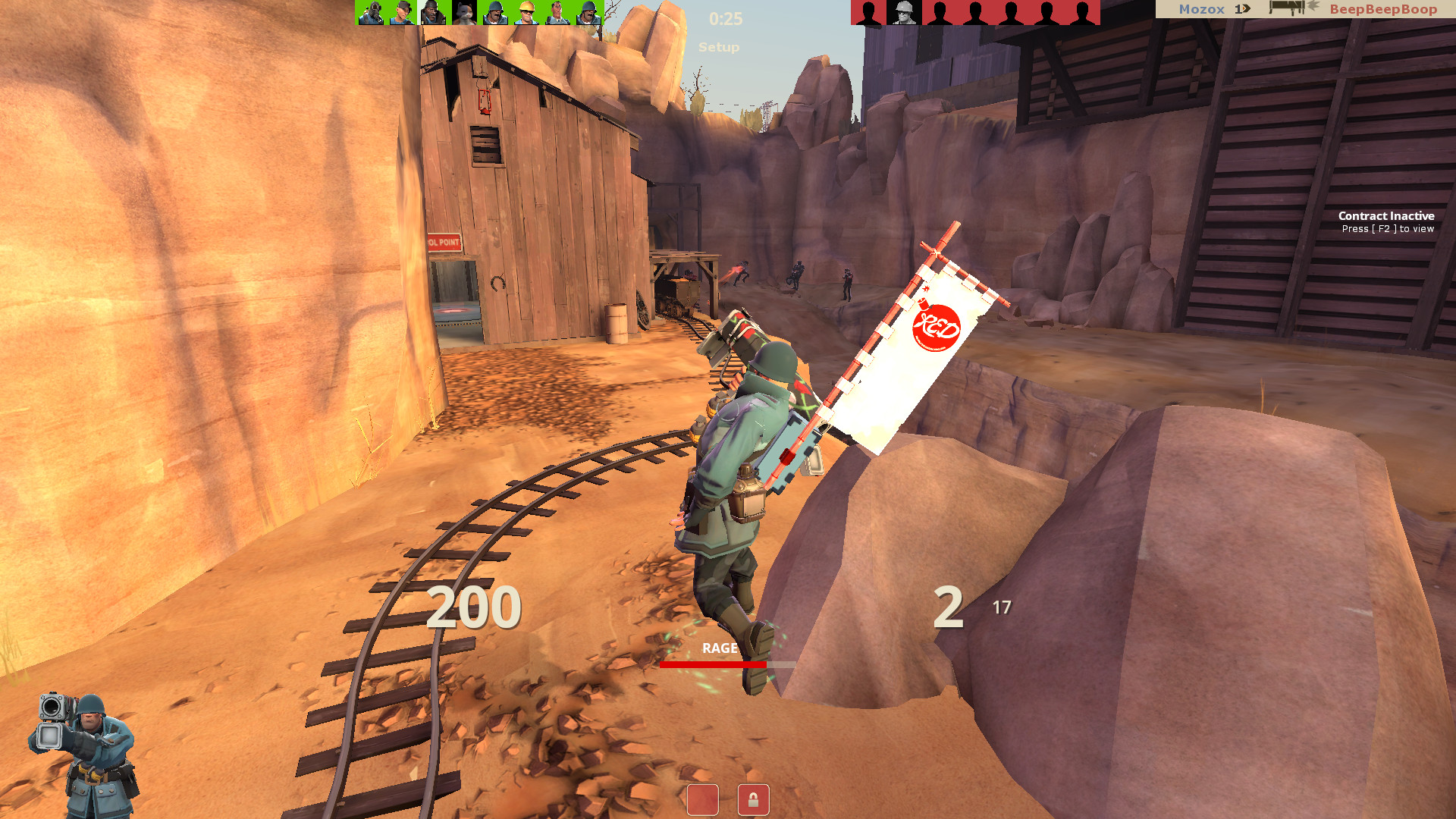
Task: Click the cat avatar on the green team panel
Action: (464, 12)
